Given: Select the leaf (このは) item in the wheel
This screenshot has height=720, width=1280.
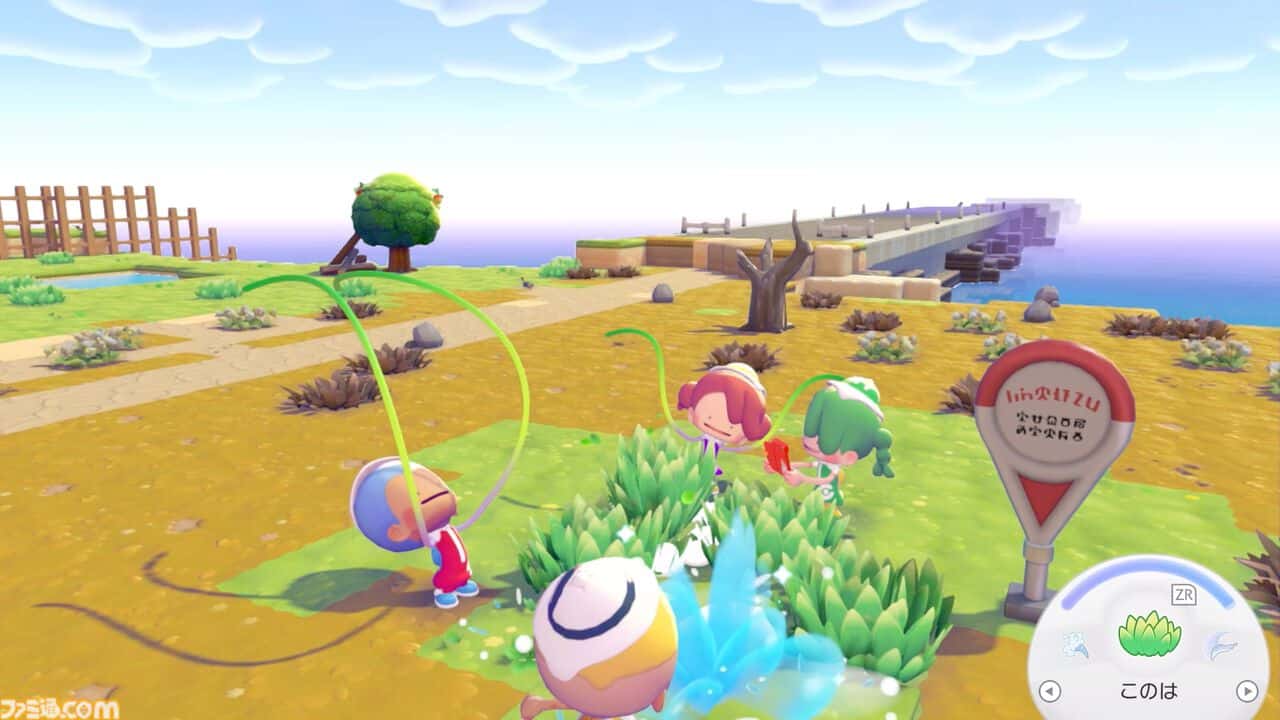Looking at the screenshot, I should (1151, 635).
